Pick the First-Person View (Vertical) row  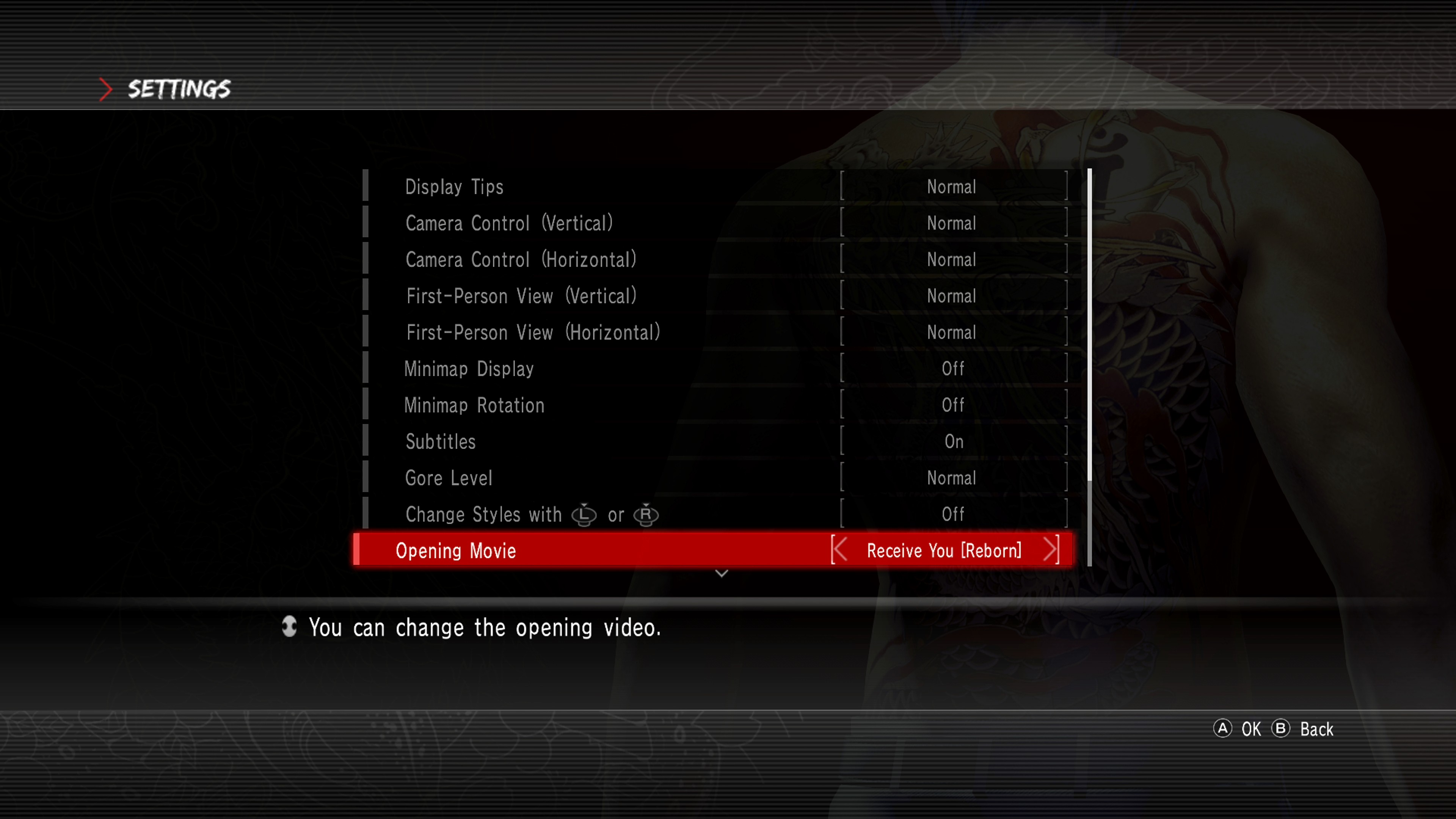coord(521,296)
